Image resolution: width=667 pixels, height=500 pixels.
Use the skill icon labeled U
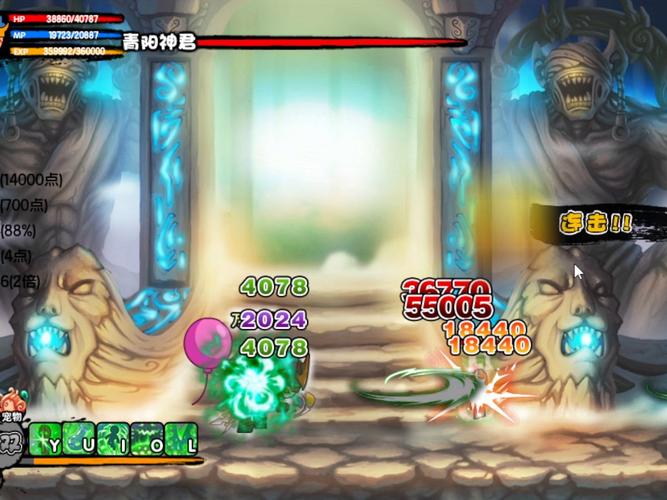click(79, 438)
